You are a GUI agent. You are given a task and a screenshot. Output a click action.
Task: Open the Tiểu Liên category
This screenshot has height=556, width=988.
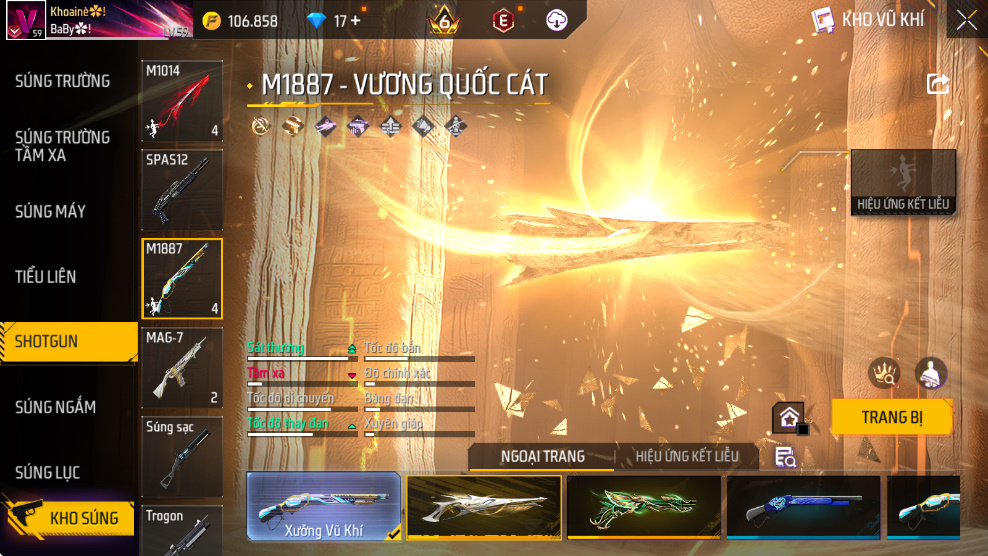click(45, 277)
